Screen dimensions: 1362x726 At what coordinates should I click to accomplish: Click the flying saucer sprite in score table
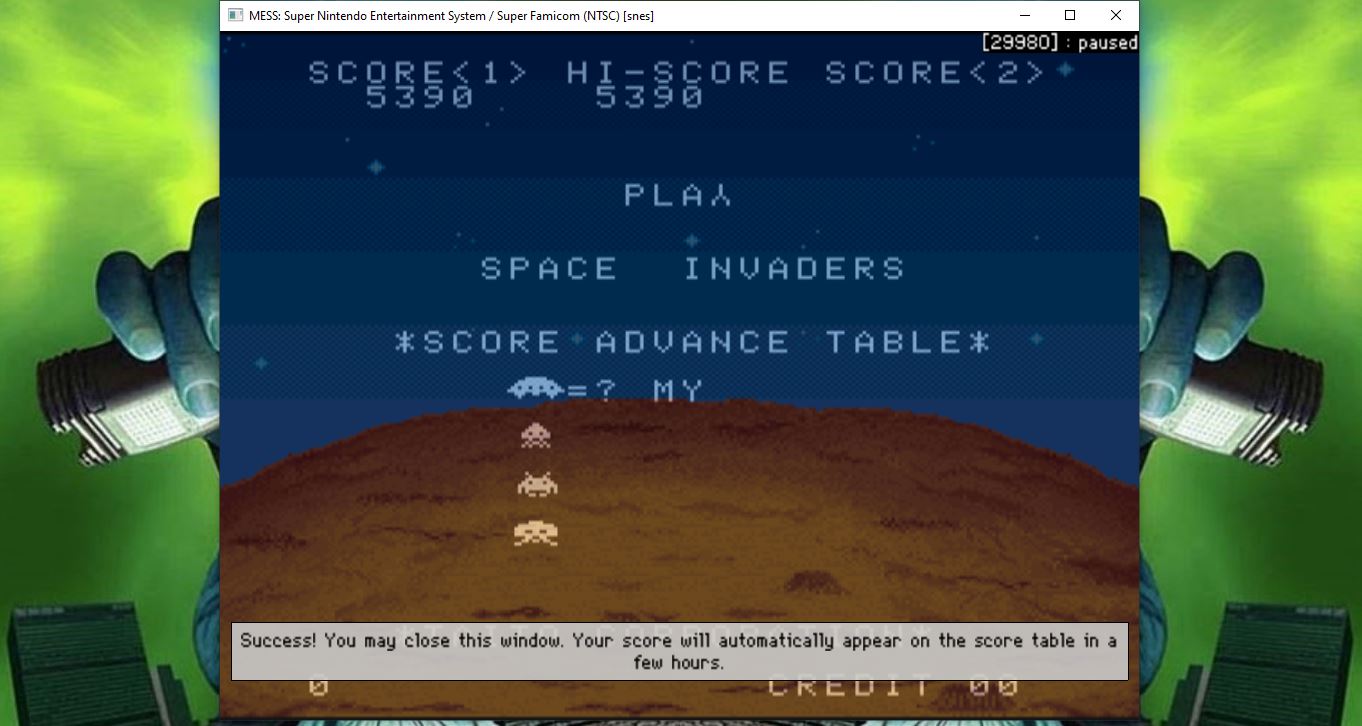(x=534, y=389)
